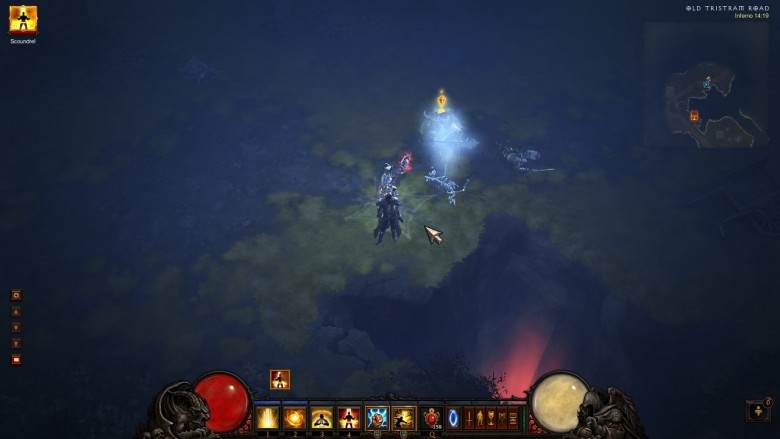
Task: Trigger the red standing figure skill
Action: [x=349, y=417]
